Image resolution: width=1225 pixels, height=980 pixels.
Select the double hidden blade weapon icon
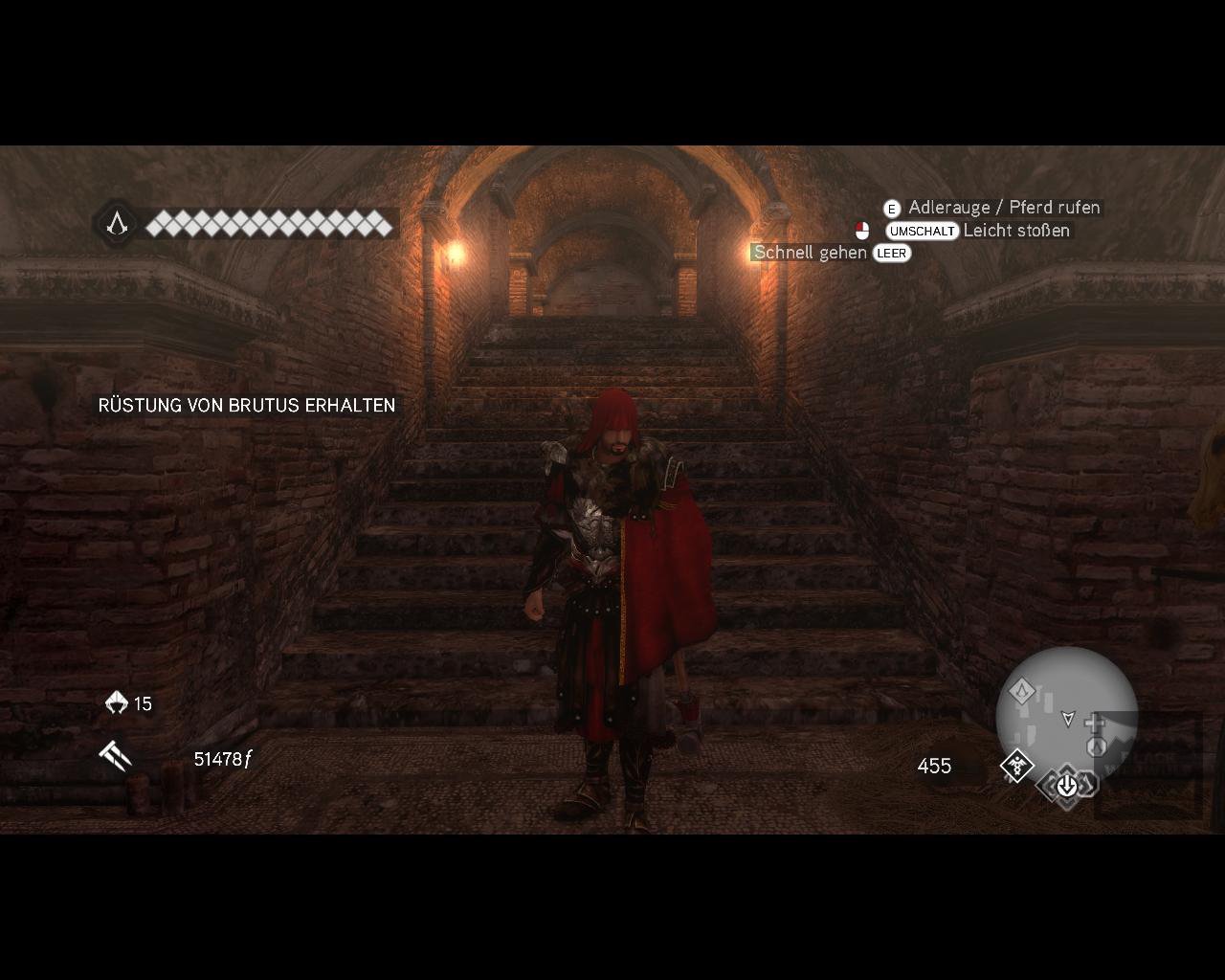coord(115,756)
